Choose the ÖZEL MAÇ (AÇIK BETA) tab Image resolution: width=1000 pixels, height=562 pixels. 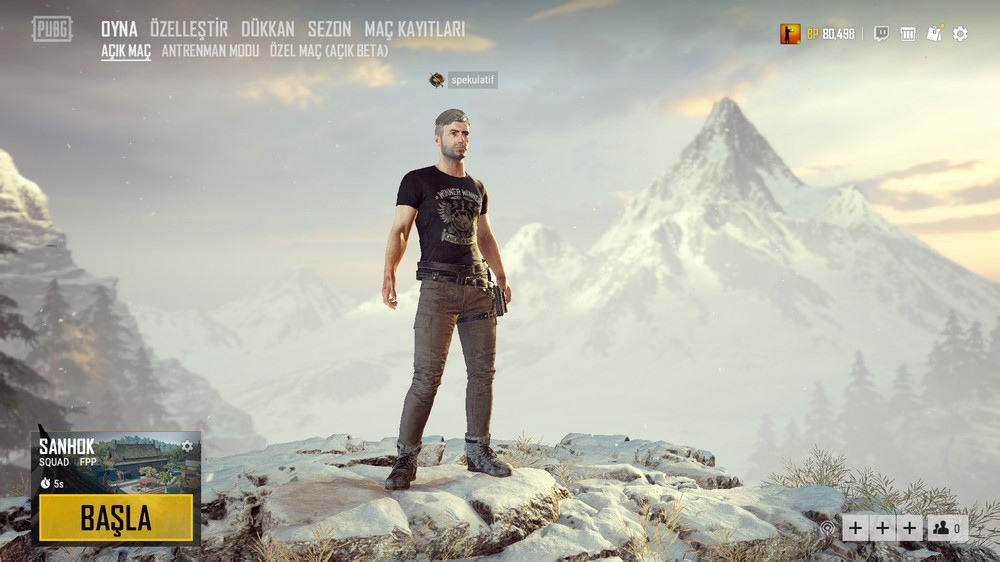pos(329,50)
